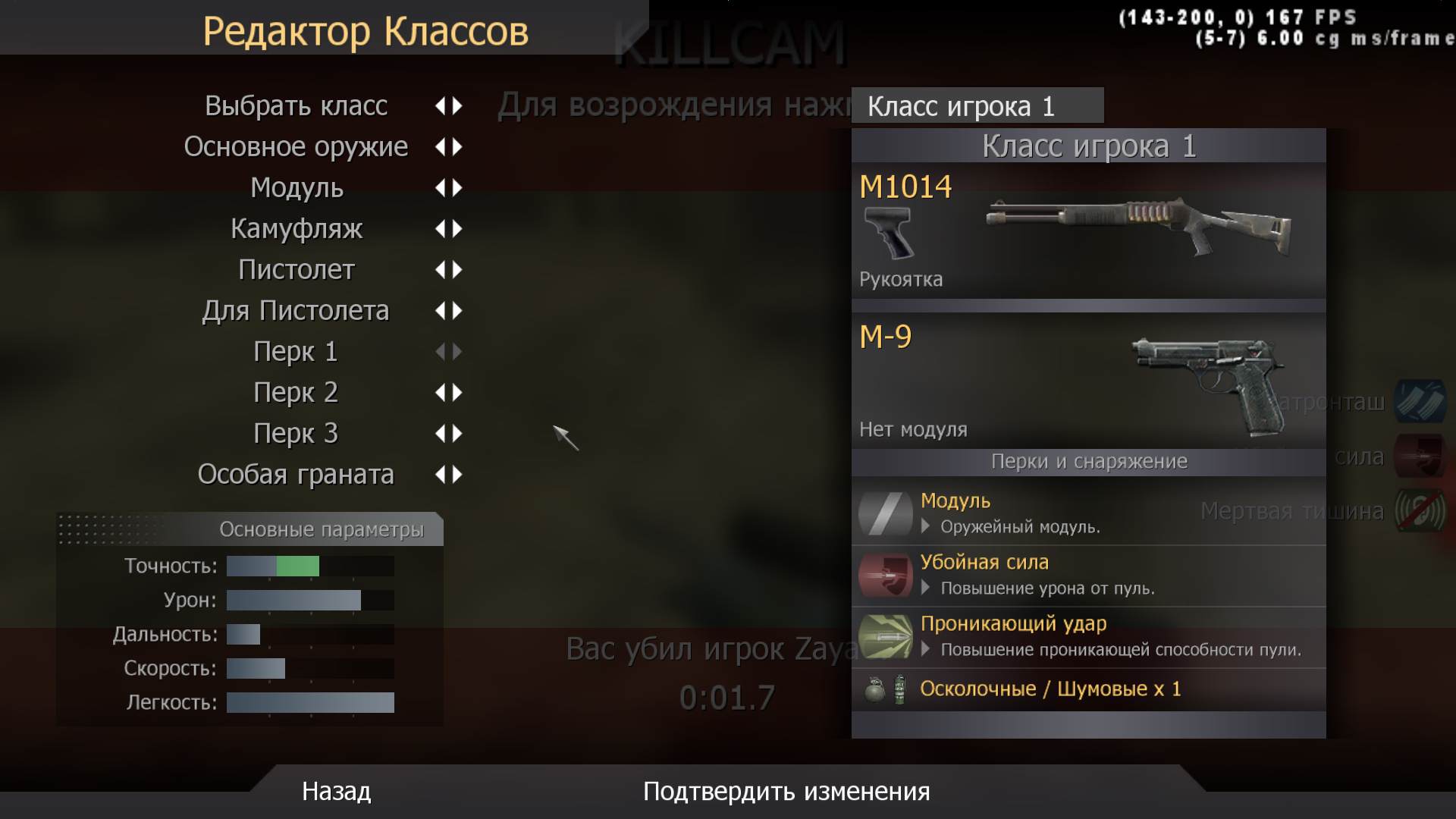Open the "Класс игрока 1" class dropdown
1456x819 pixels.
pyautogui.click(x=977, y=106)
